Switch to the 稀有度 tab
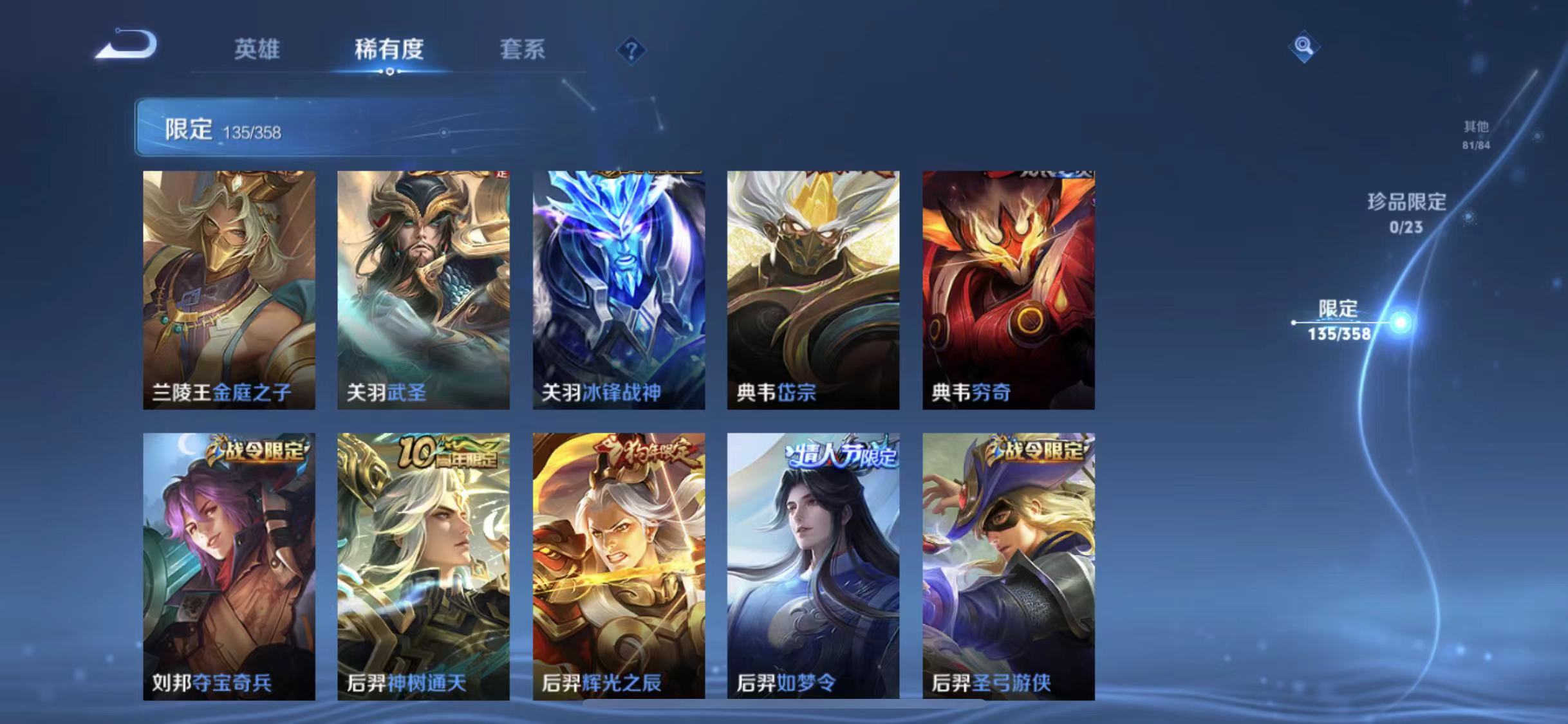1568x724 pixels. coord(389,50)
